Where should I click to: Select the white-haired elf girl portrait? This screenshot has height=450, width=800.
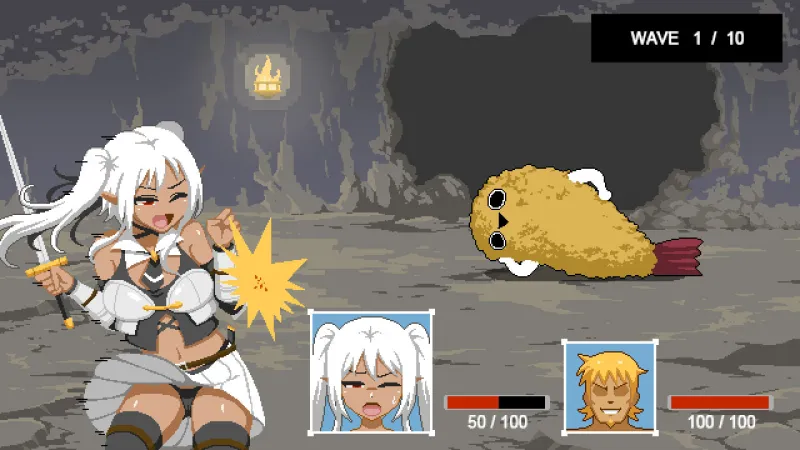tap(371, 372)
